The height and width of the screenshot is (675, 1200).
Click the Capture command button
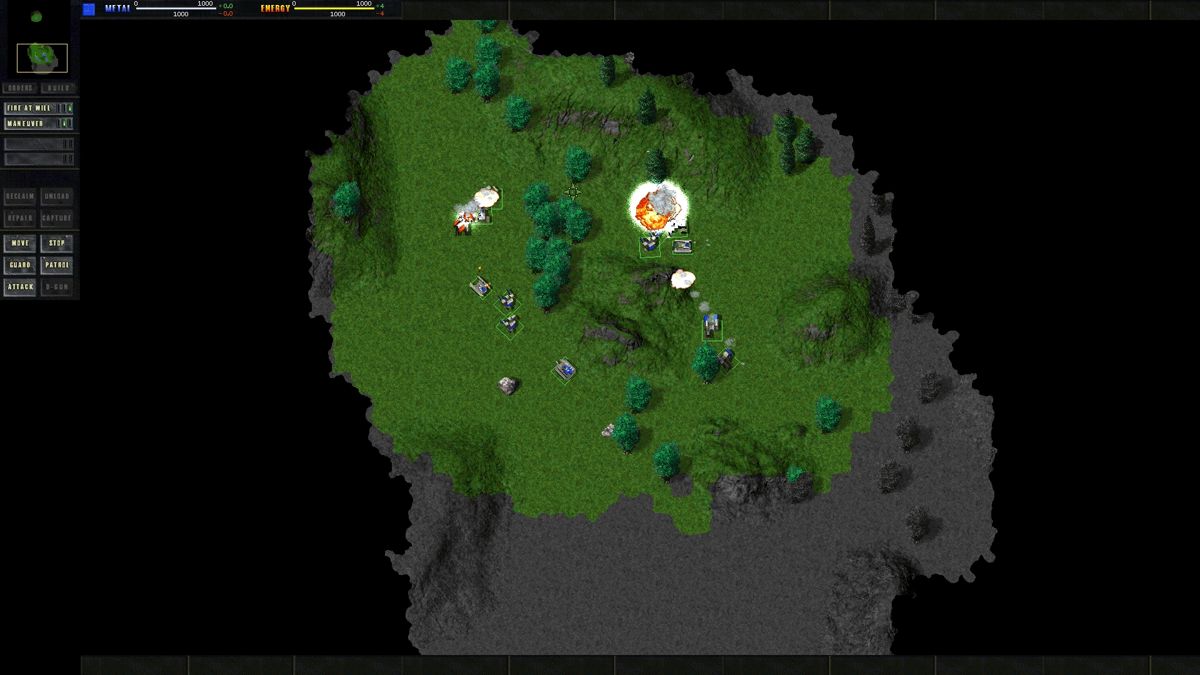(x=57, y=218)
